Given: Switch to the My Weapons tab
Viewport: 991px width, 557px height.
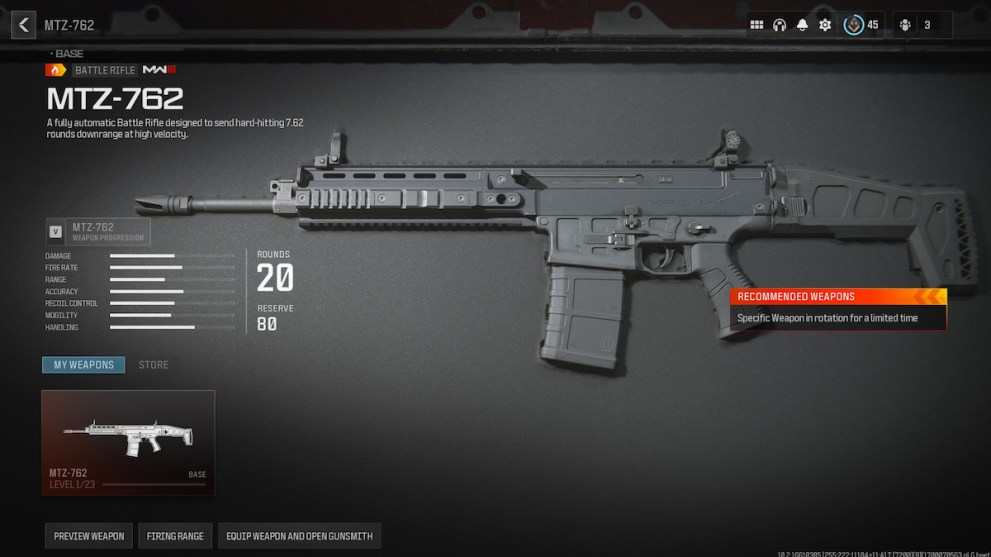Looking at the screenshot, I should pos(84,365).
